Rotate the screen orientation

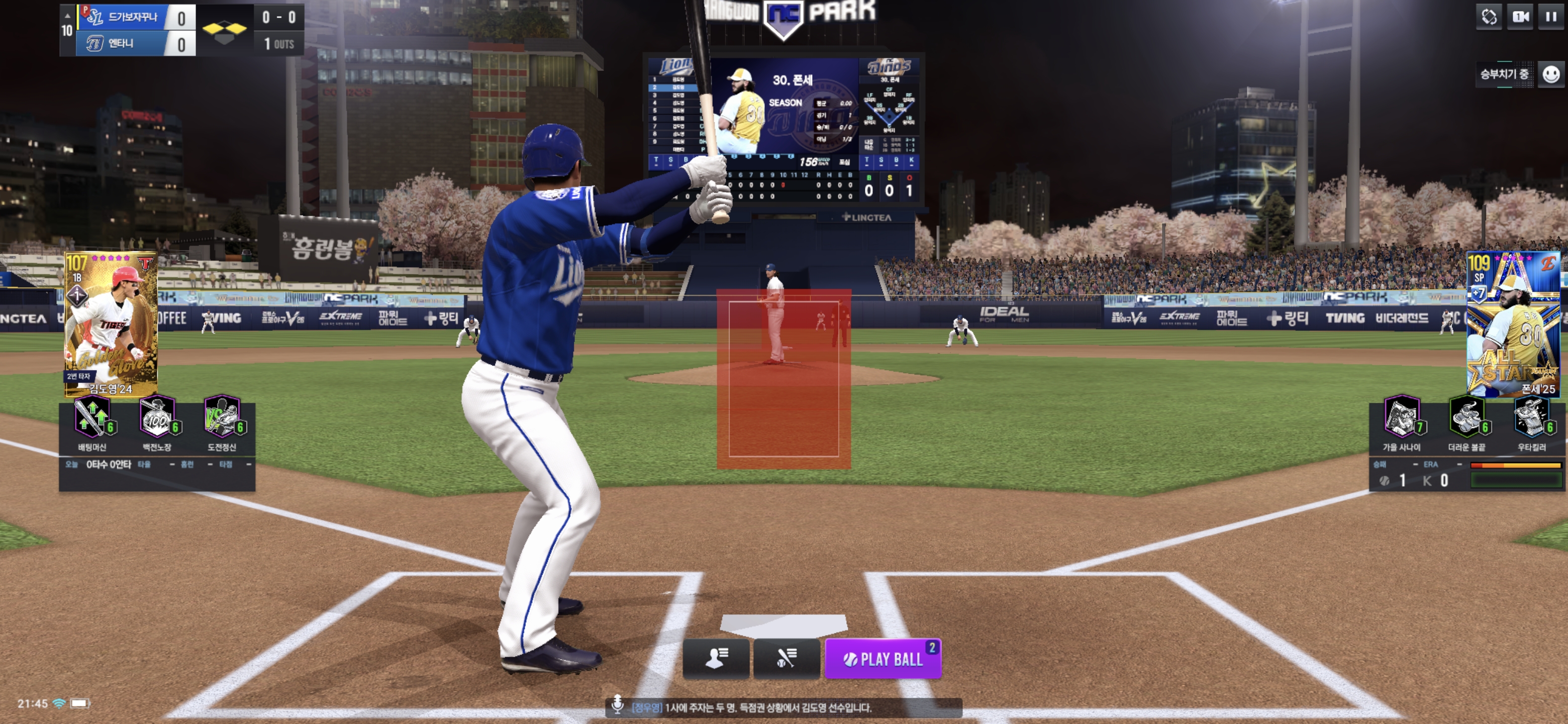[x=1489, y=17]
